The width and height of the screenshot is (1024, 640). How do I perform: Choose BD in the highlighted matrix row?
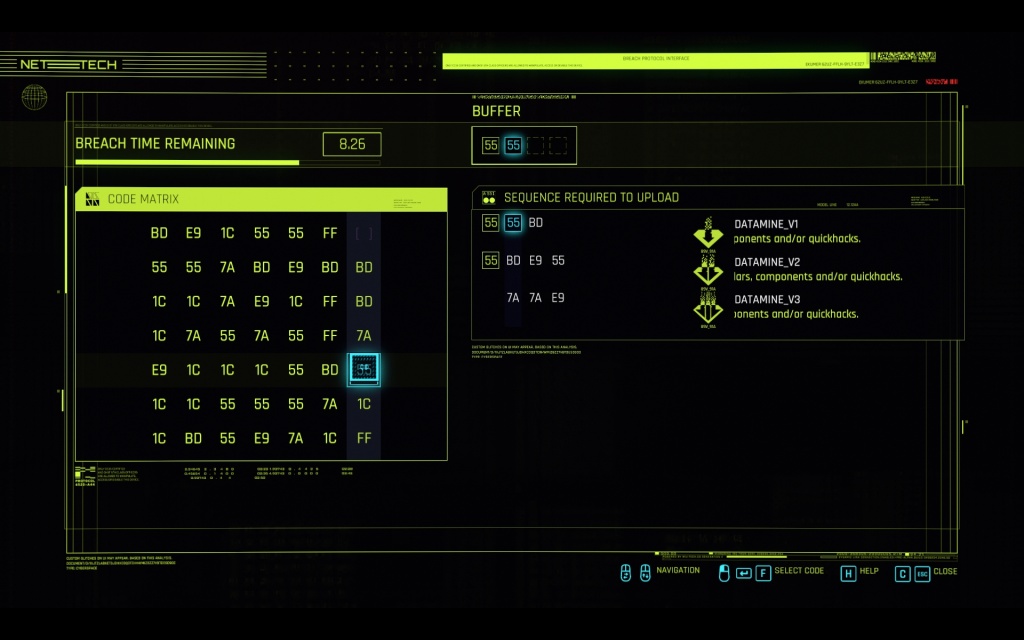pos(330,370)
